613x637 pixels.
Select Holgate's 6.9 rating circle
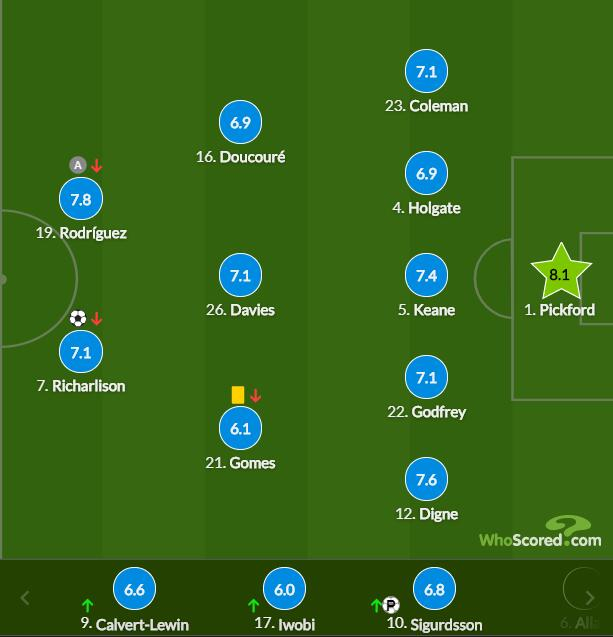tap(426, 174)
